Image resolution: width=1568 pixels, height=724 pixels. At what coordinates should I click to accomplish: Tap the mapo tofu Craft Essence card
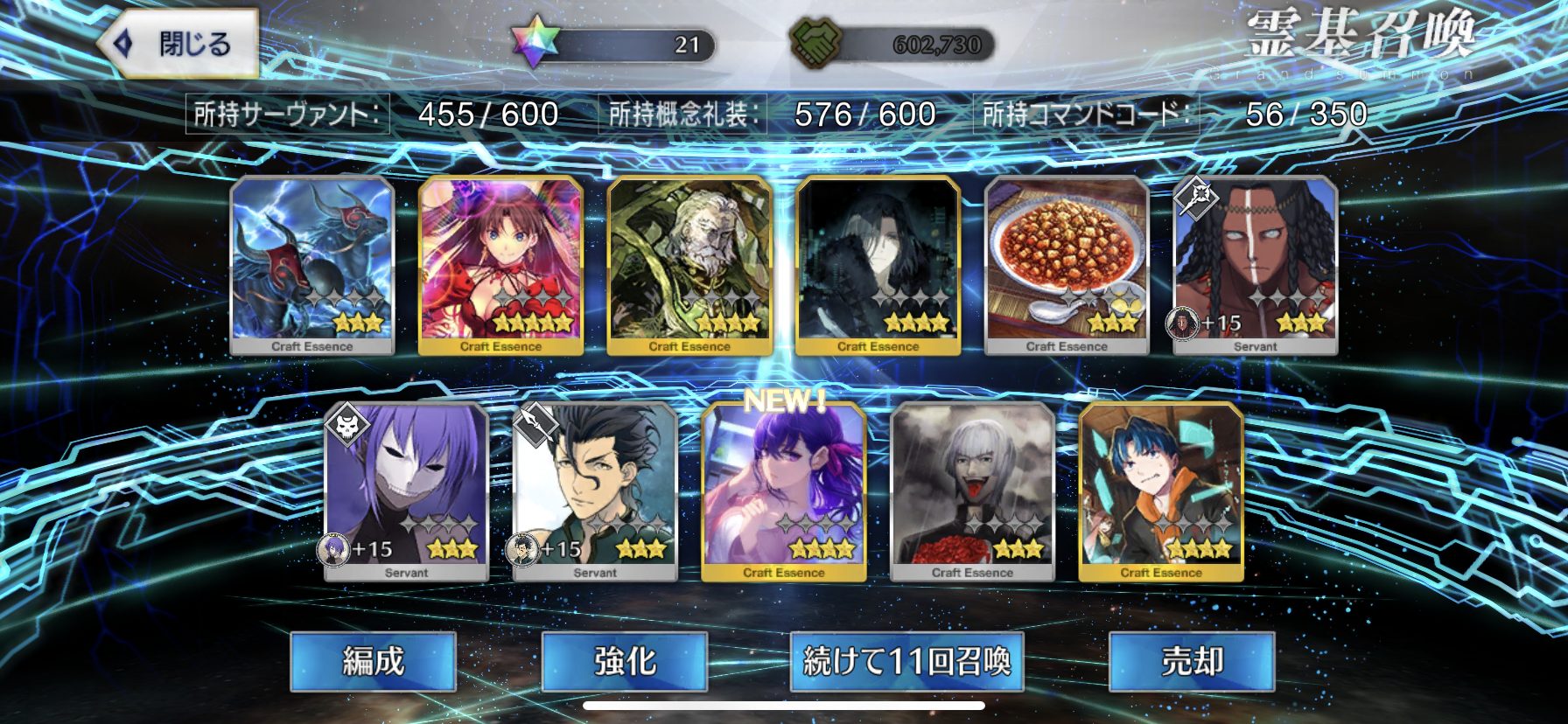[x=1067, y=265]
